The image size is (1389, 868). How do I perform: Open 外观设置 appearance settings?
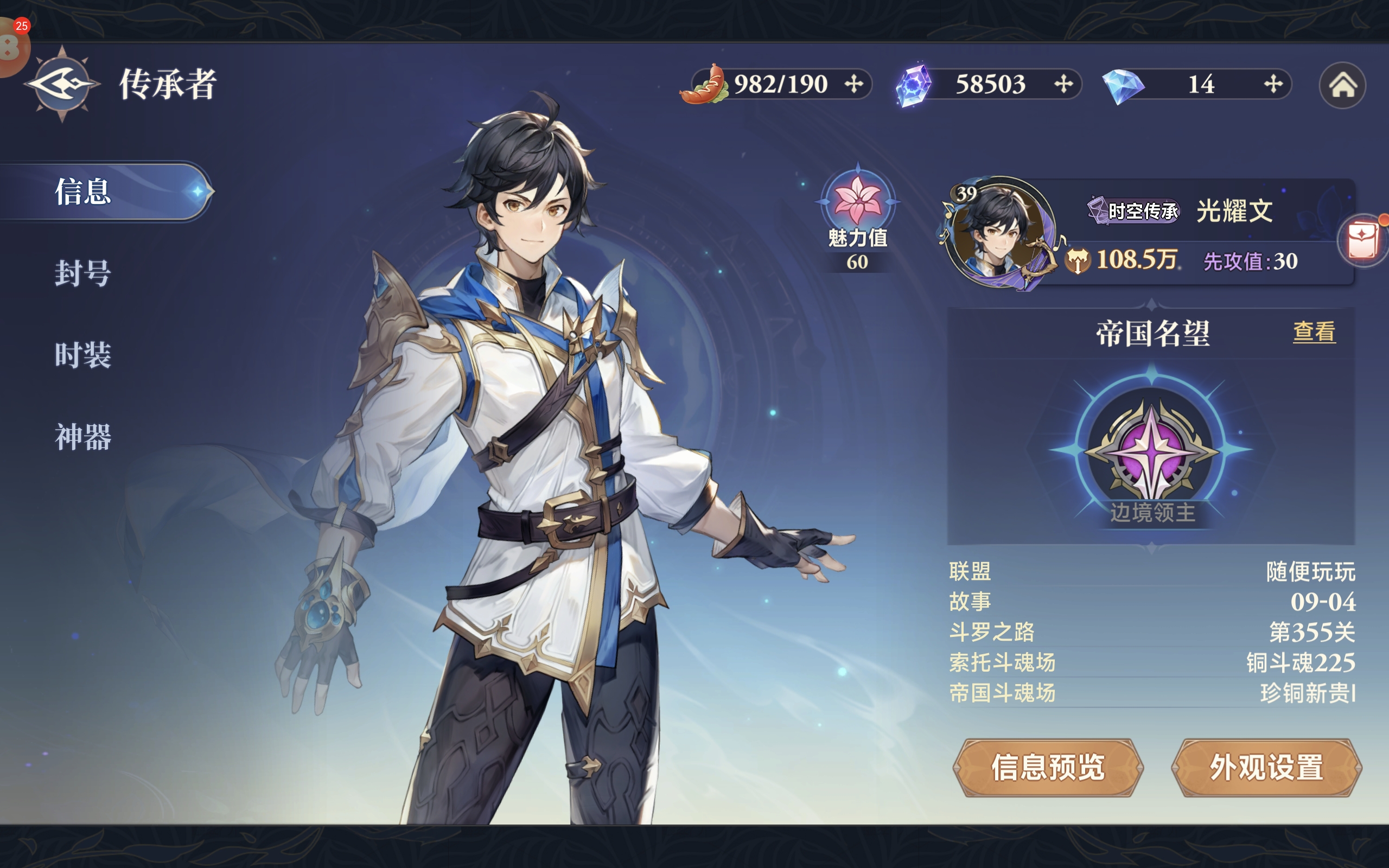1266,768
